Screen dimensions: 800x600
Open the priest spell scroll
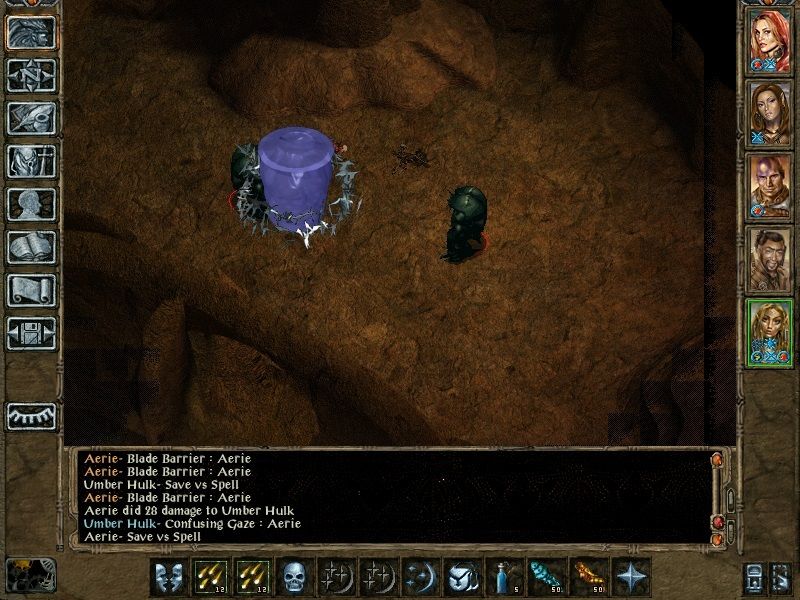31,290
